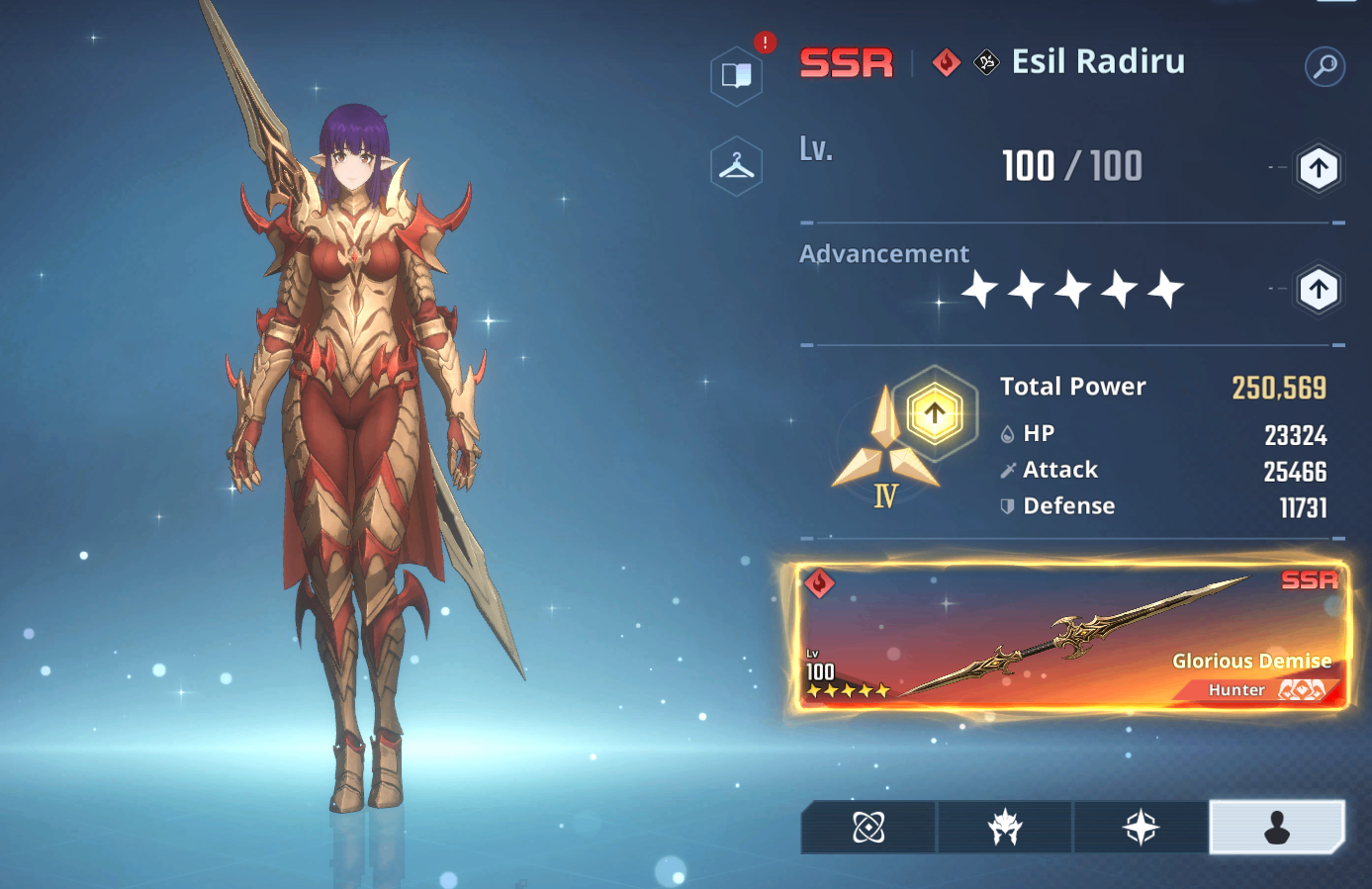Switch to the atom-shaped icon tab
This screenshot has height=889, width=1372.
tap(869, 827)
